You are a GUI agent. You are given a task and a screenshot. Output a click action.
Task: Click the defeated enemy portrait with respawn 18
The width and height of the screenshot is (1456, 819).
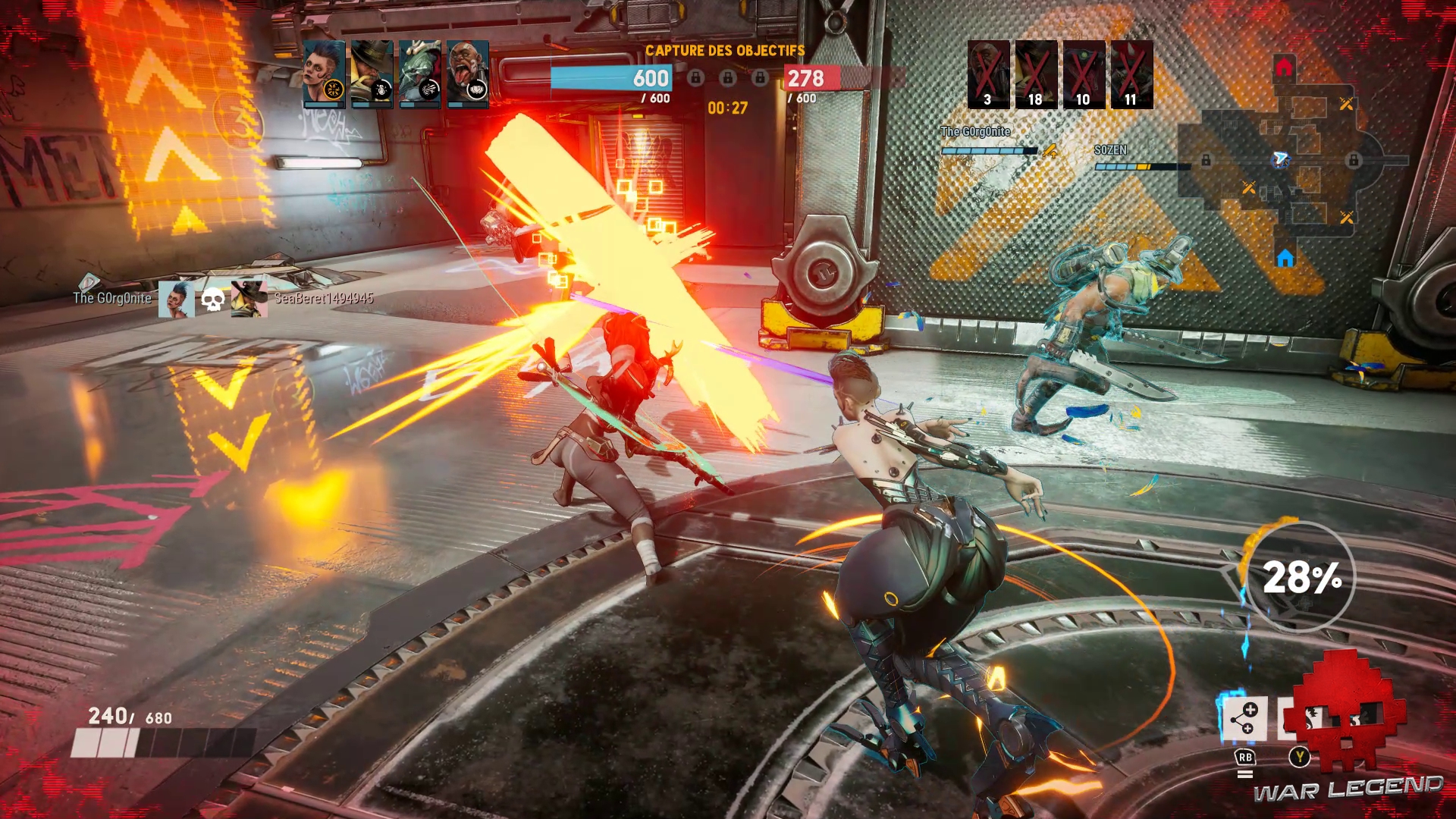[x=1036, y=74]
